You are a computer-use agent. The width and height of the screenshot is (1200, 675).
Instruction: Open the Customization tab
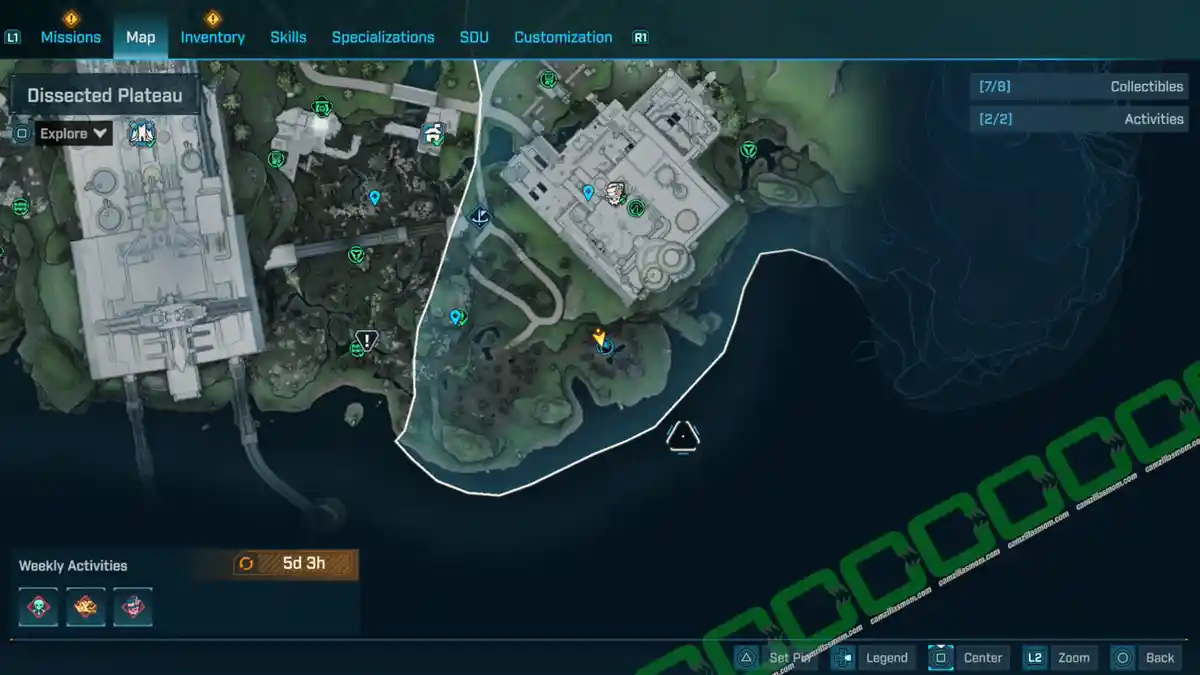(563, 37)
